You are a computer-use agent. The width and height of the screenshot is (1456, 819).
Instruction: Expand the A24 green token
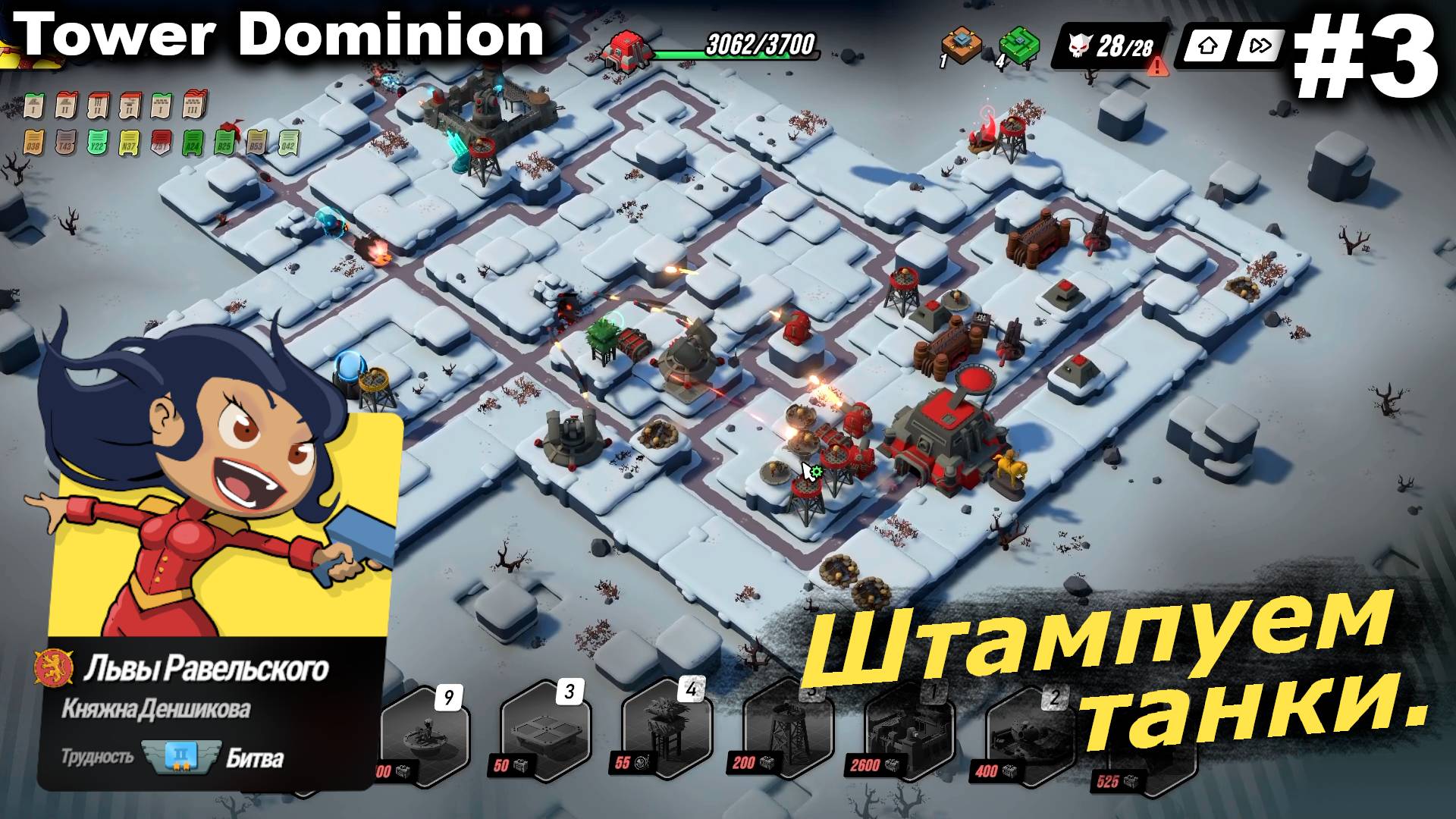193,142
